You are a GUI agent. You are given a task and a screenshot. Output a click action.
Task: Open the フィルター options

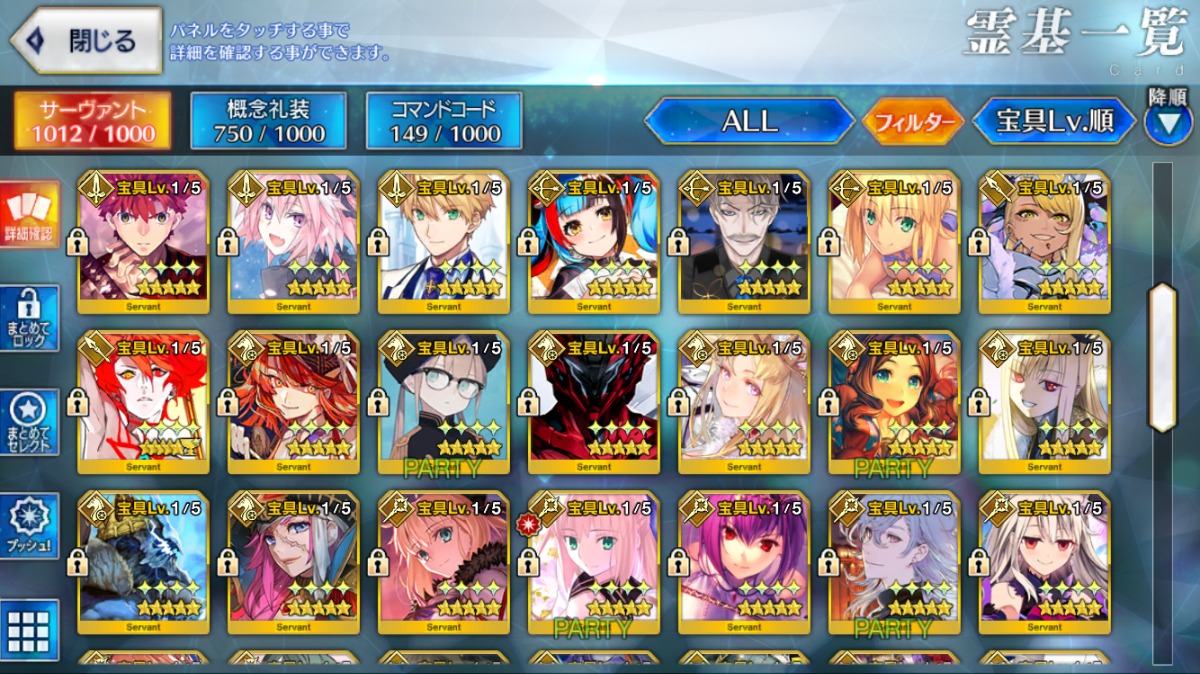[913, 123]
